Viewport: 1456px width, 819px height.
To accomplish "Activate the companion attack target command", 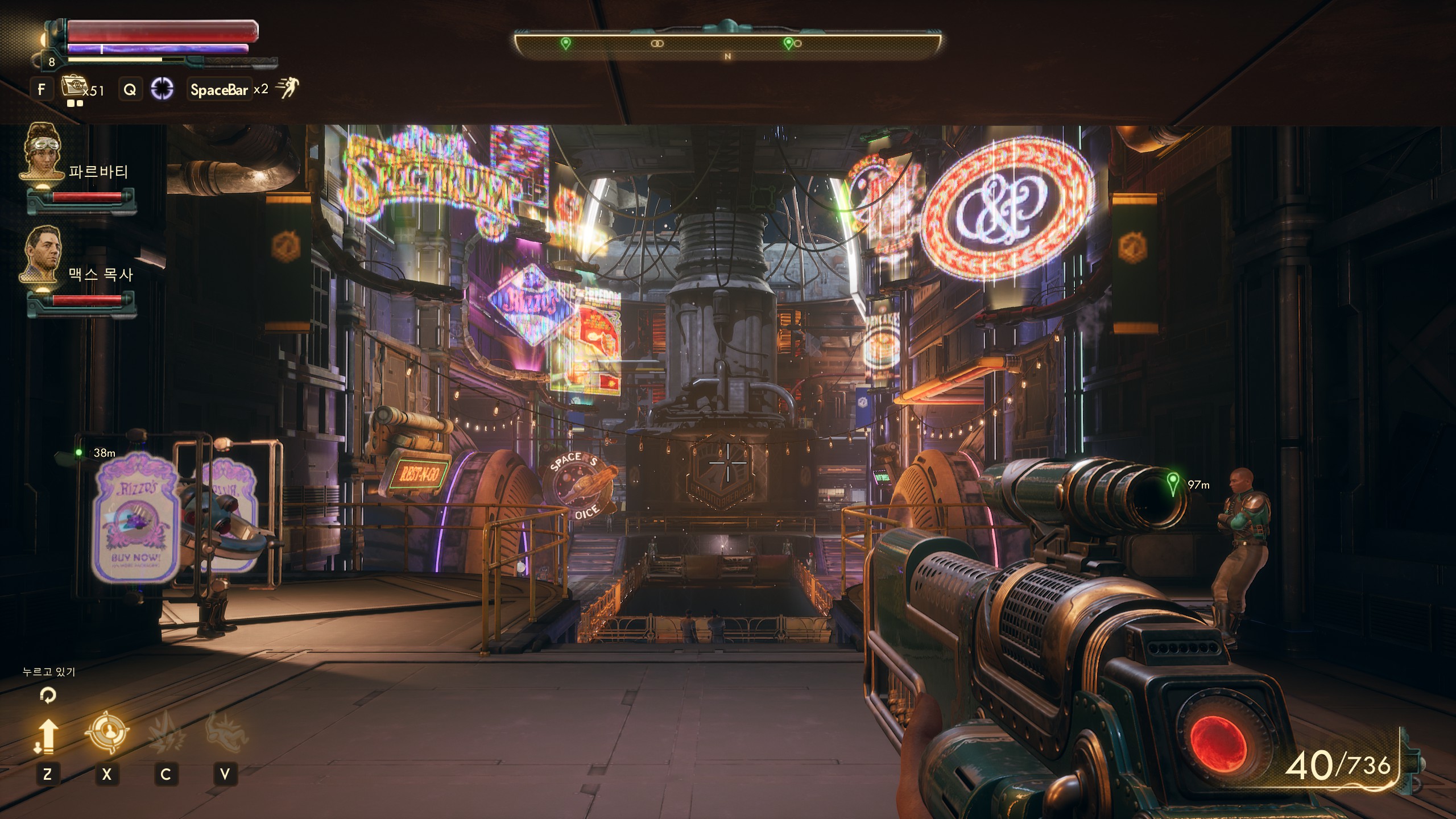I will click(107, 733).
